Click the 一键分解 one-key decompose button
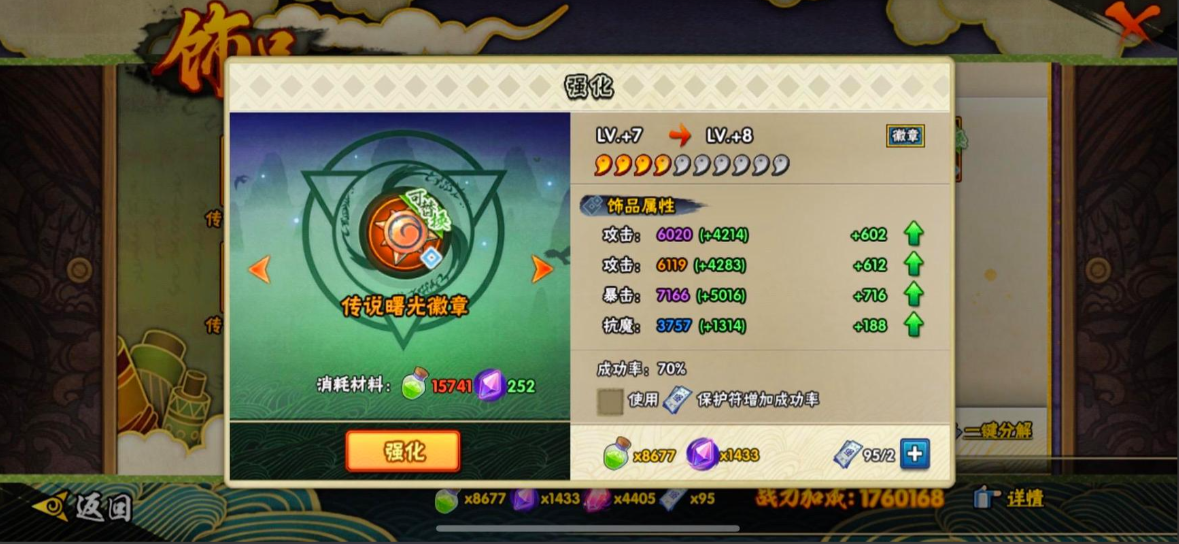 [x=996, y=431]
